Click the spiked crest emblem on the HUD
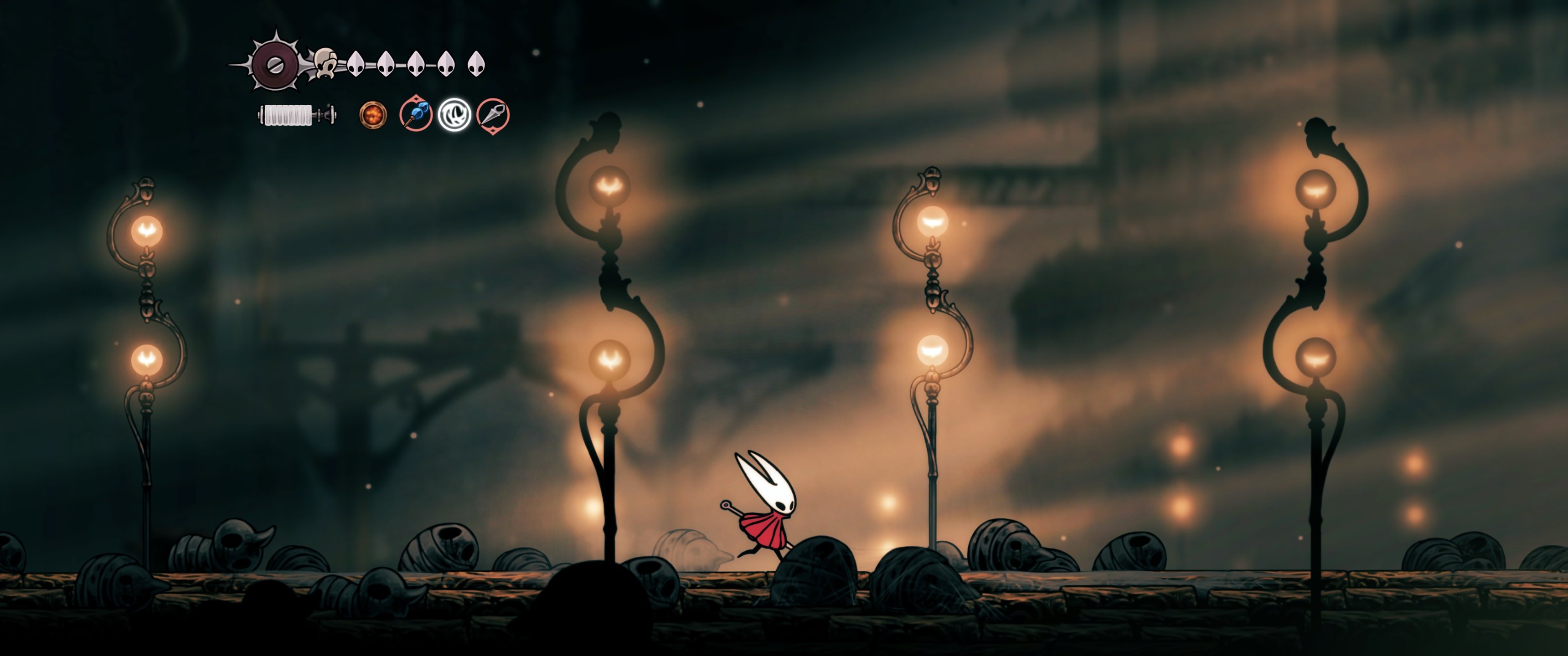Viewport: 1568px width, 656px height. [x=274, y=64]
